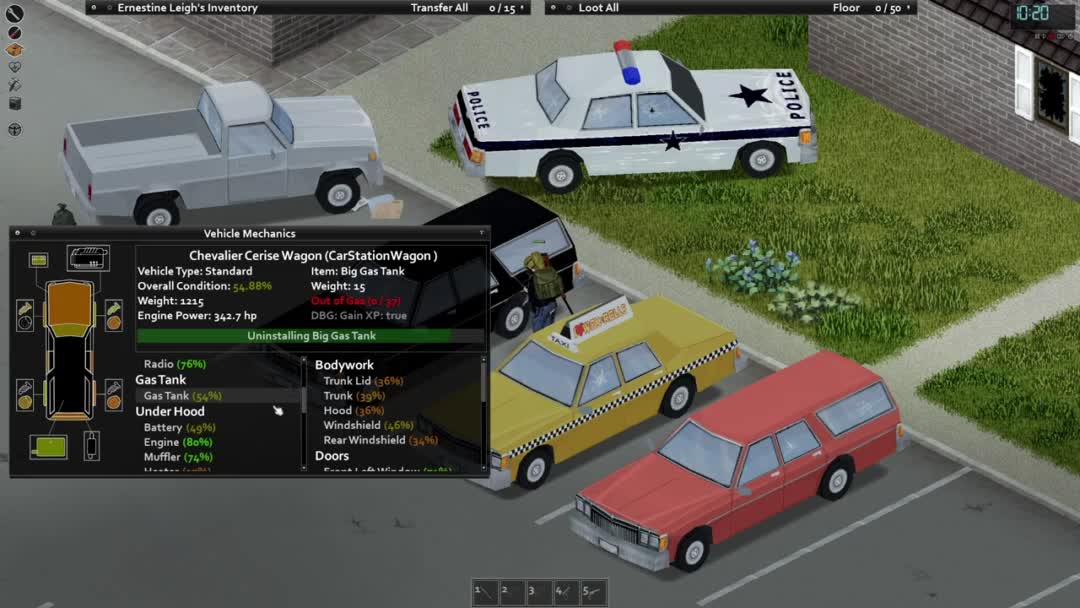Open Ernestine Leigh's Inventory panel
Screen dimensions: 1080x608
pyautogui.click(x=187, y=8)
